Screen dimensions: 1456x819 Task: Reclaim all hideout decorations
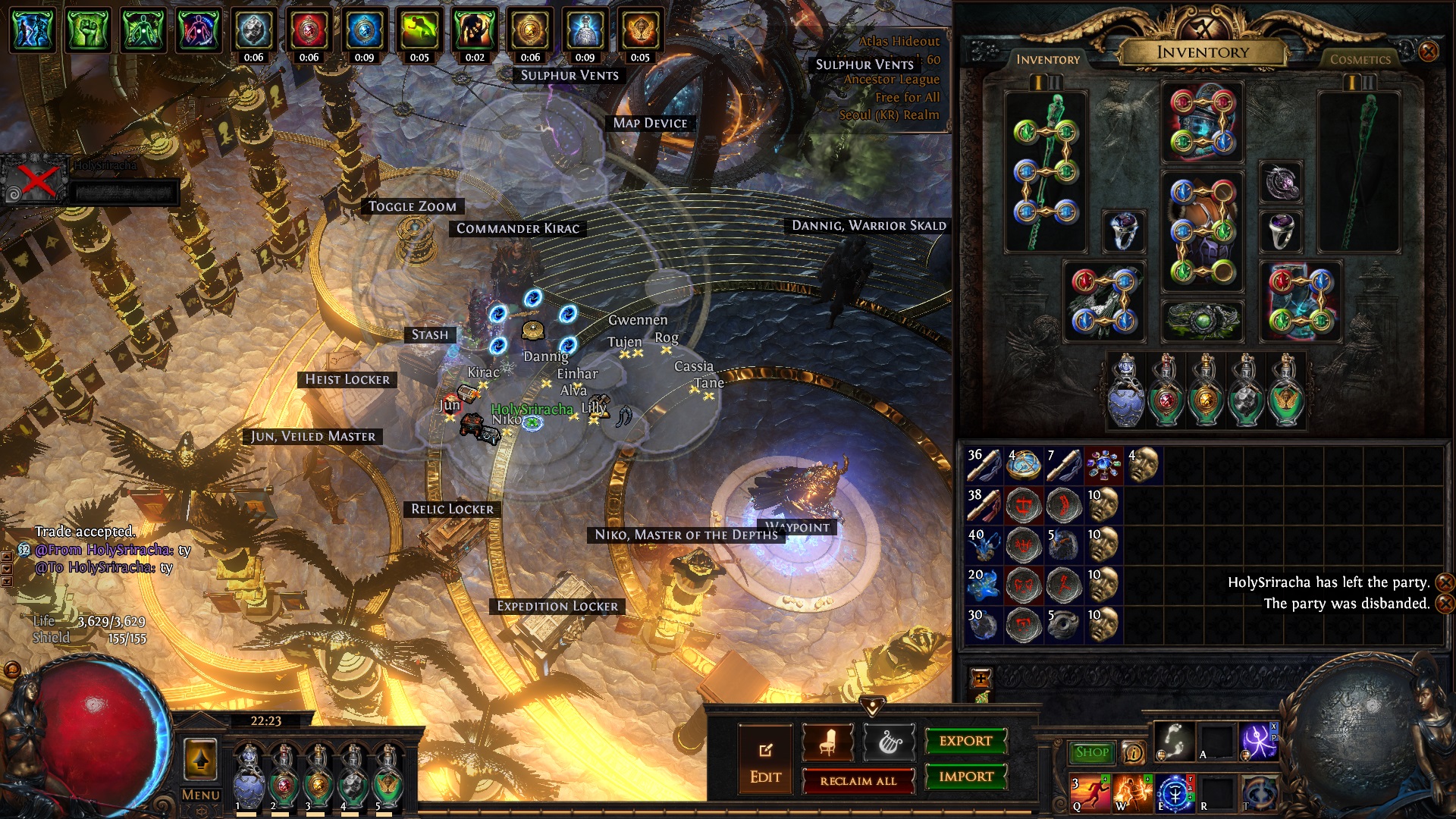(x=858, y=780)
